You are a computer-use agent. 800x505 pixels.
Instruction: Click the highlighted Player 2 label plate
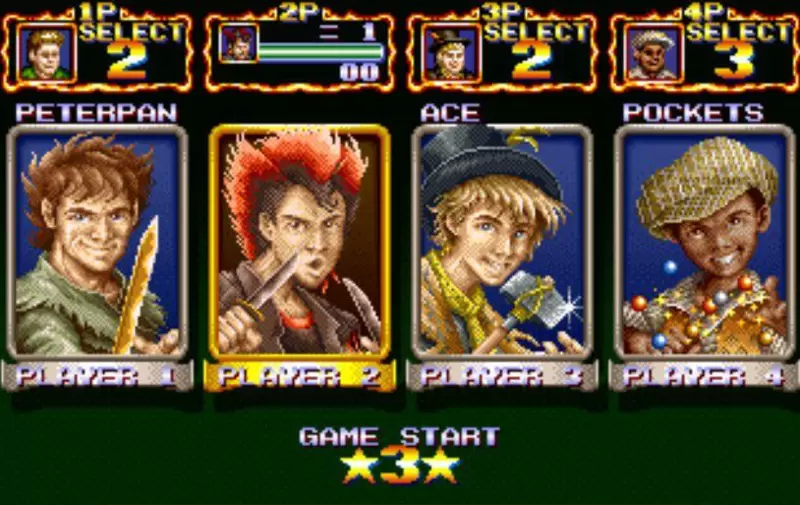coord(299,376)
